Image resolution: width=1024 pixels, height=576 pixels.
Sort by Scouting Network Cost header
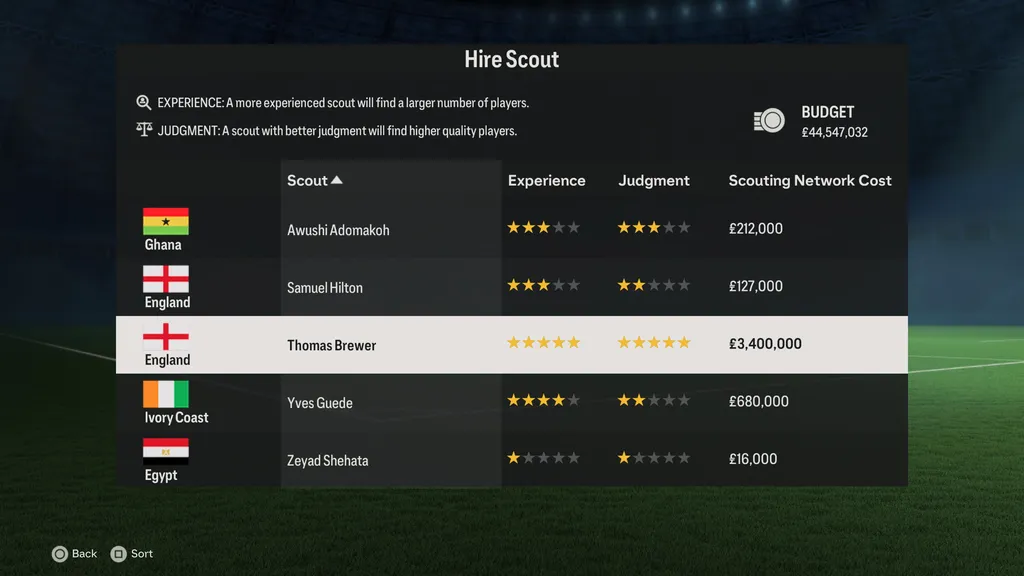tap(809, 181)
